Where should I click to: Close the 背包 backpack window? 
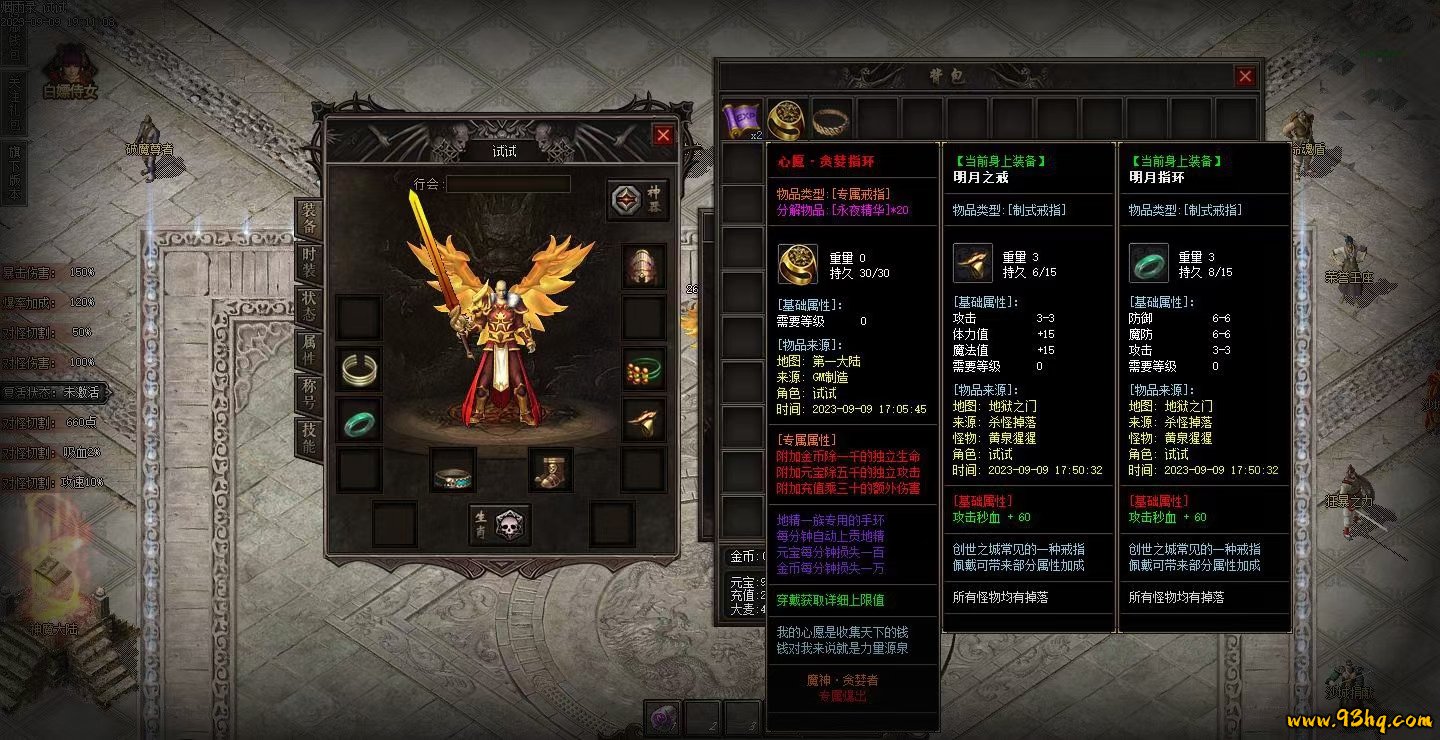[1245, 76]
